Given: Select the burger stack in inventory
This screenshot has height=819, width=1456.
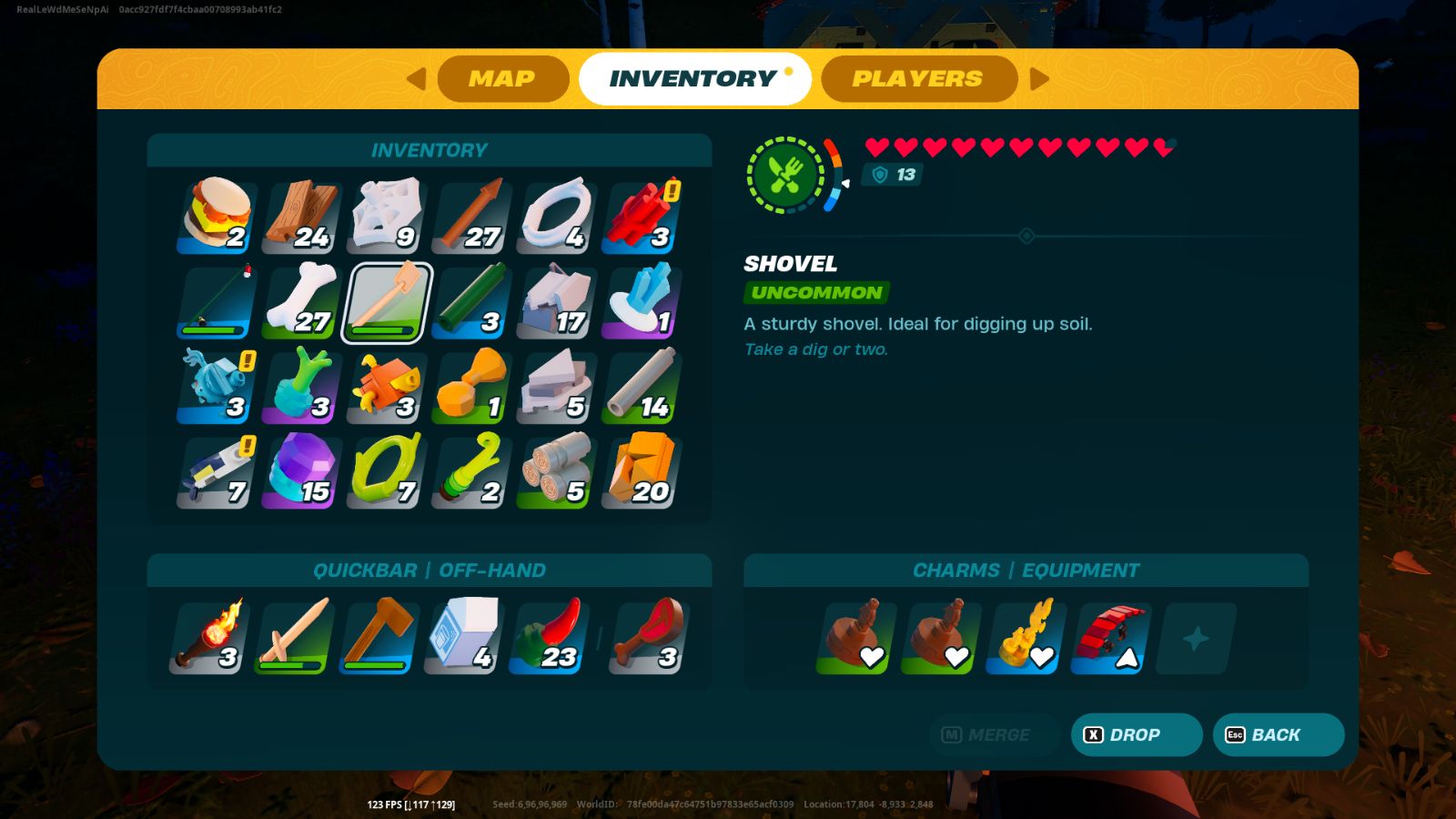Looking at the screenshot, I should coord(217,217).
